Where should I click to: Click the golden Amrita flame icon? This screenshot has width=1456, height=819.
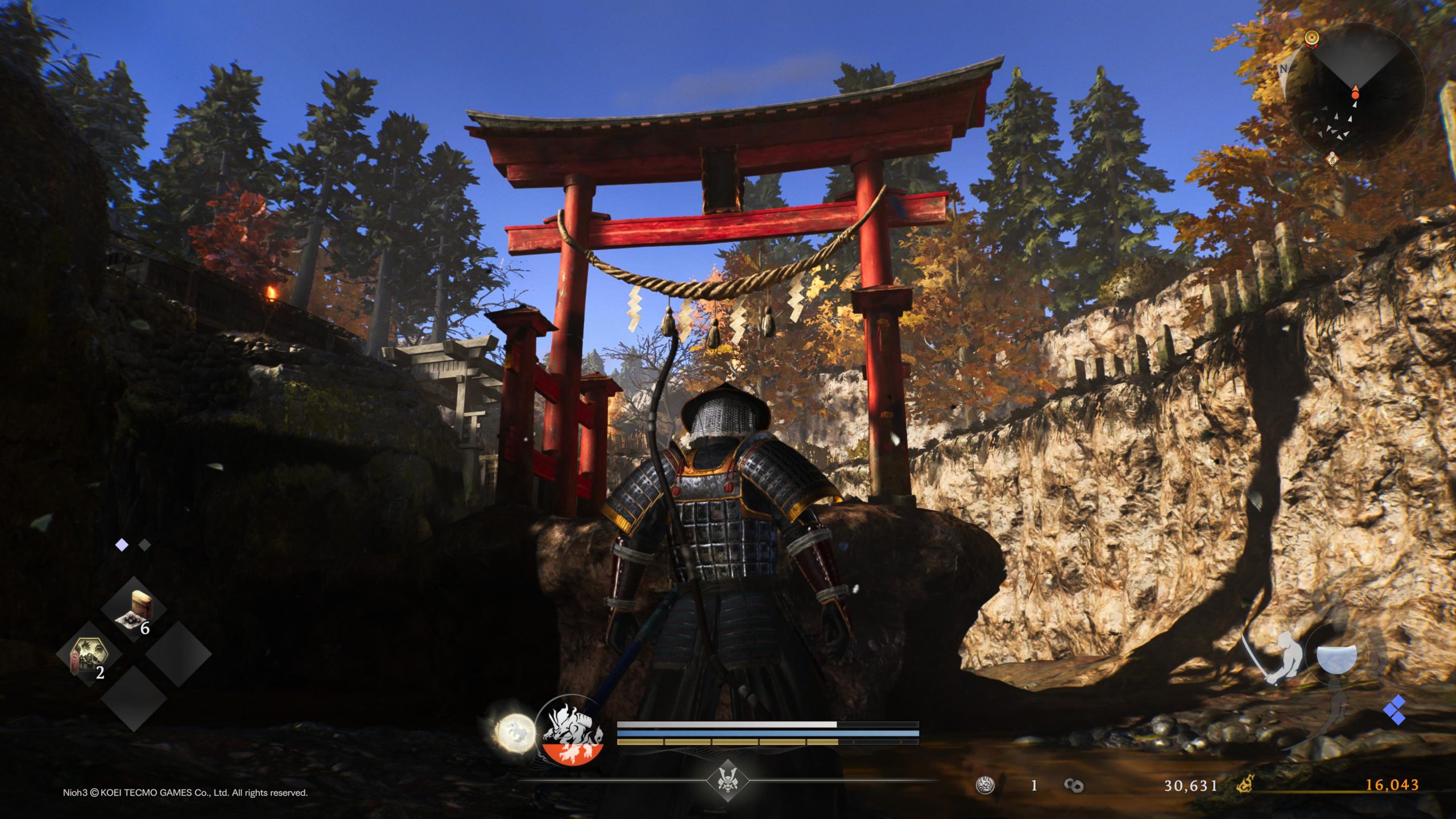click(x=1246, y=785)
